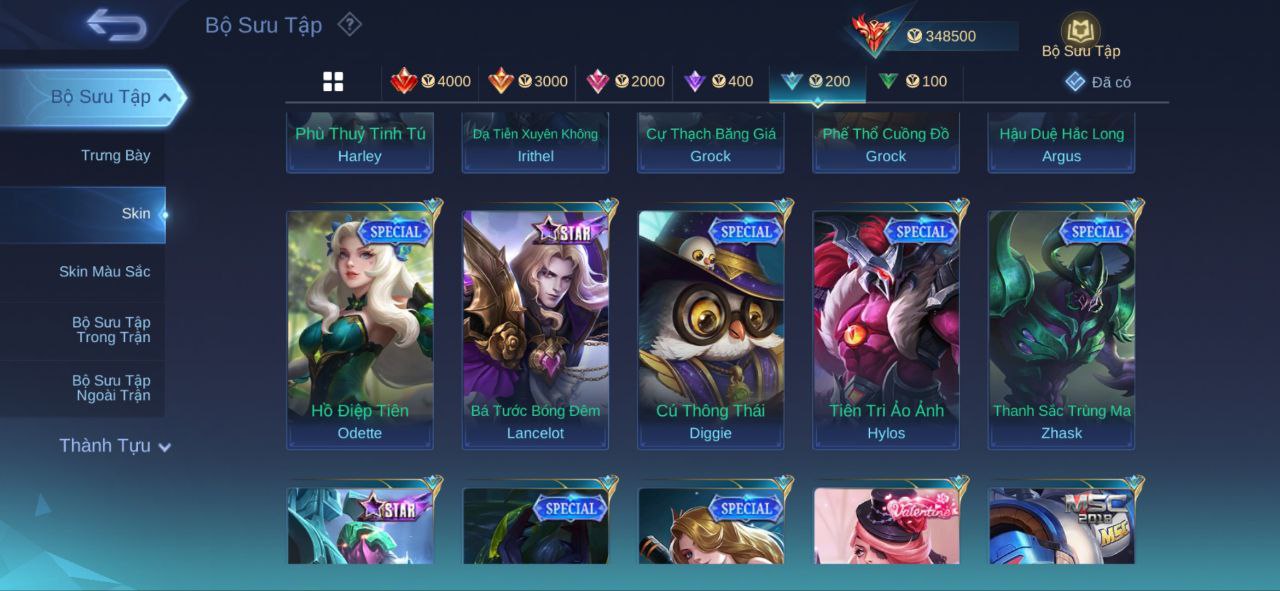Switch to the 3000 point tier tab

coord(528,82)
